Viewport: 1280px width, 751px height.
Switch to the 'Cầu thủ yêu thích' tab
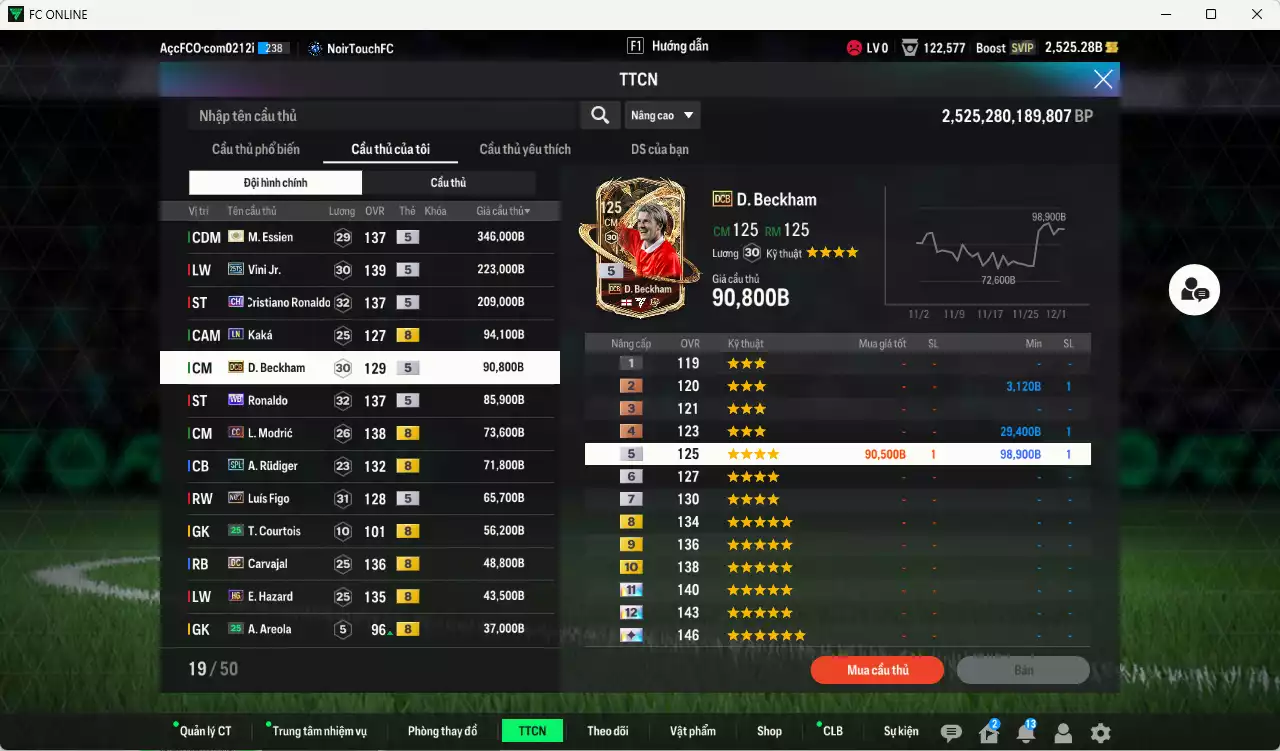[524, 149]
